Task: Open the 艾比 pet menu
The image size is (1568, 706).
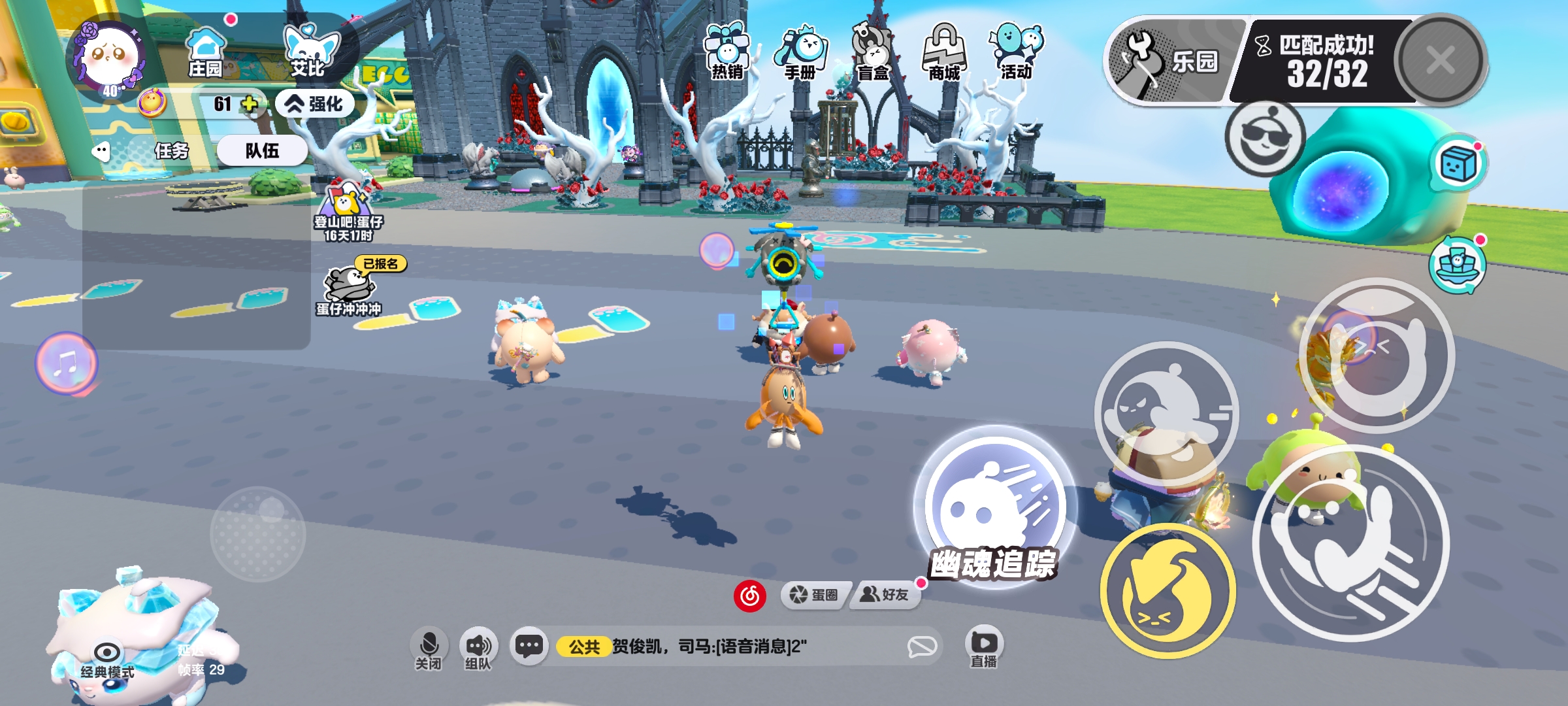Action: [309, 51]
